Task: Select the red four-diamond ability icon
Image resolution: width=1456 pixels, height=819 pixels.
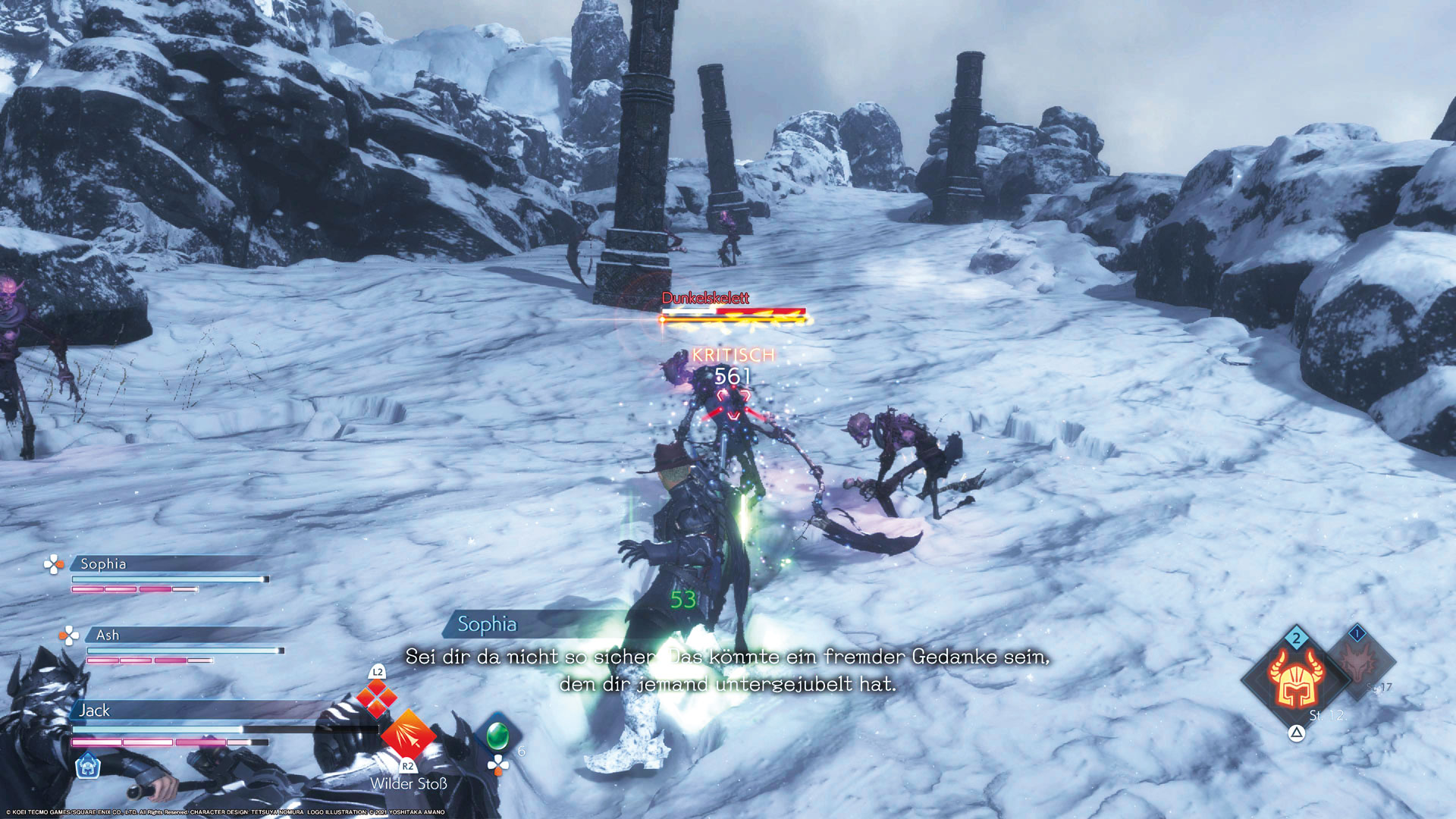Action: 377,698
